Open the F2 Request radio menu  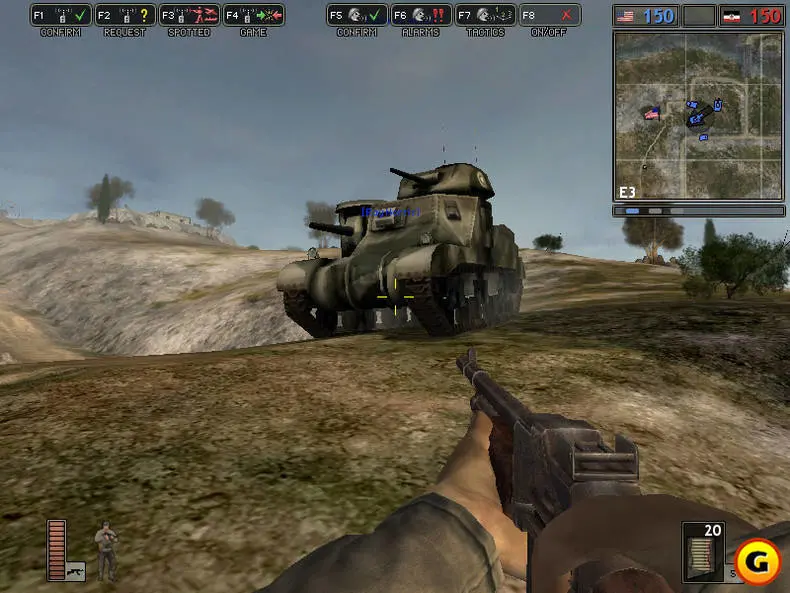click(x=125, y=16)
